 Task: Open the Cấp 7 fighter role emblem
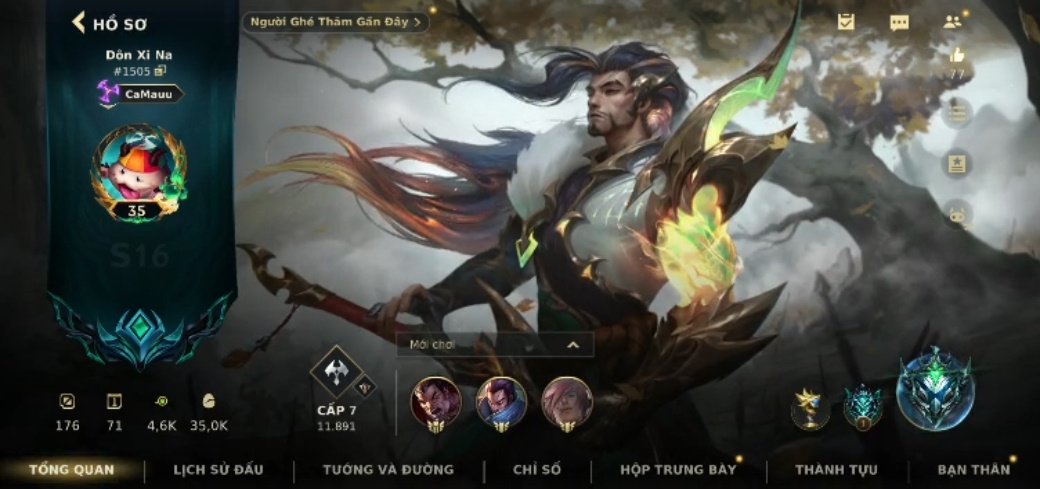tap(336, 372)
